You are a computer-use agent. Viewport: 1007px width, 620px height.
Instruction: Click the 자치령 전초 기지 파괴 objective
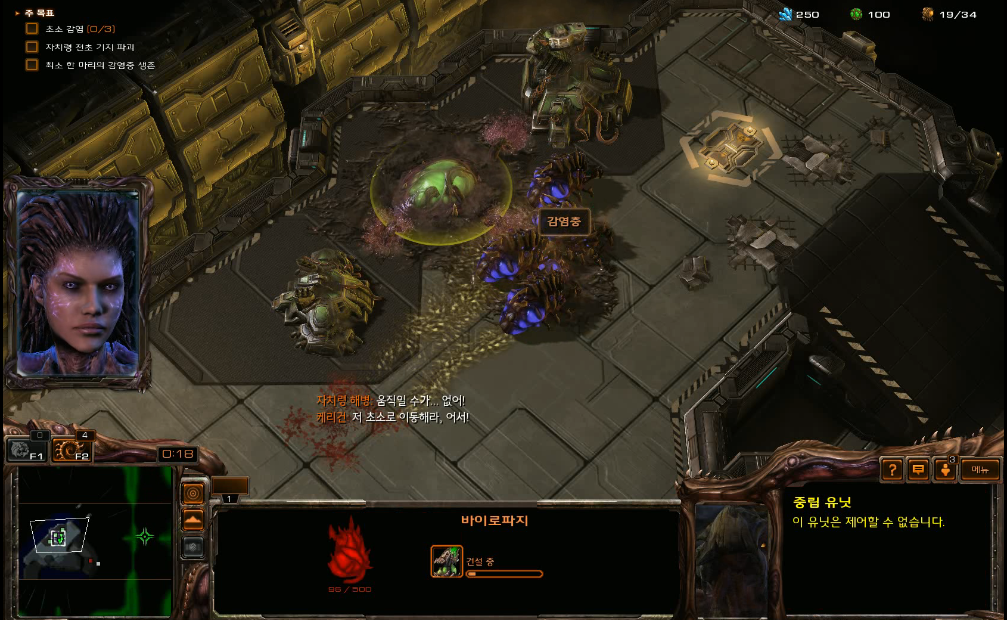(90, 47)
